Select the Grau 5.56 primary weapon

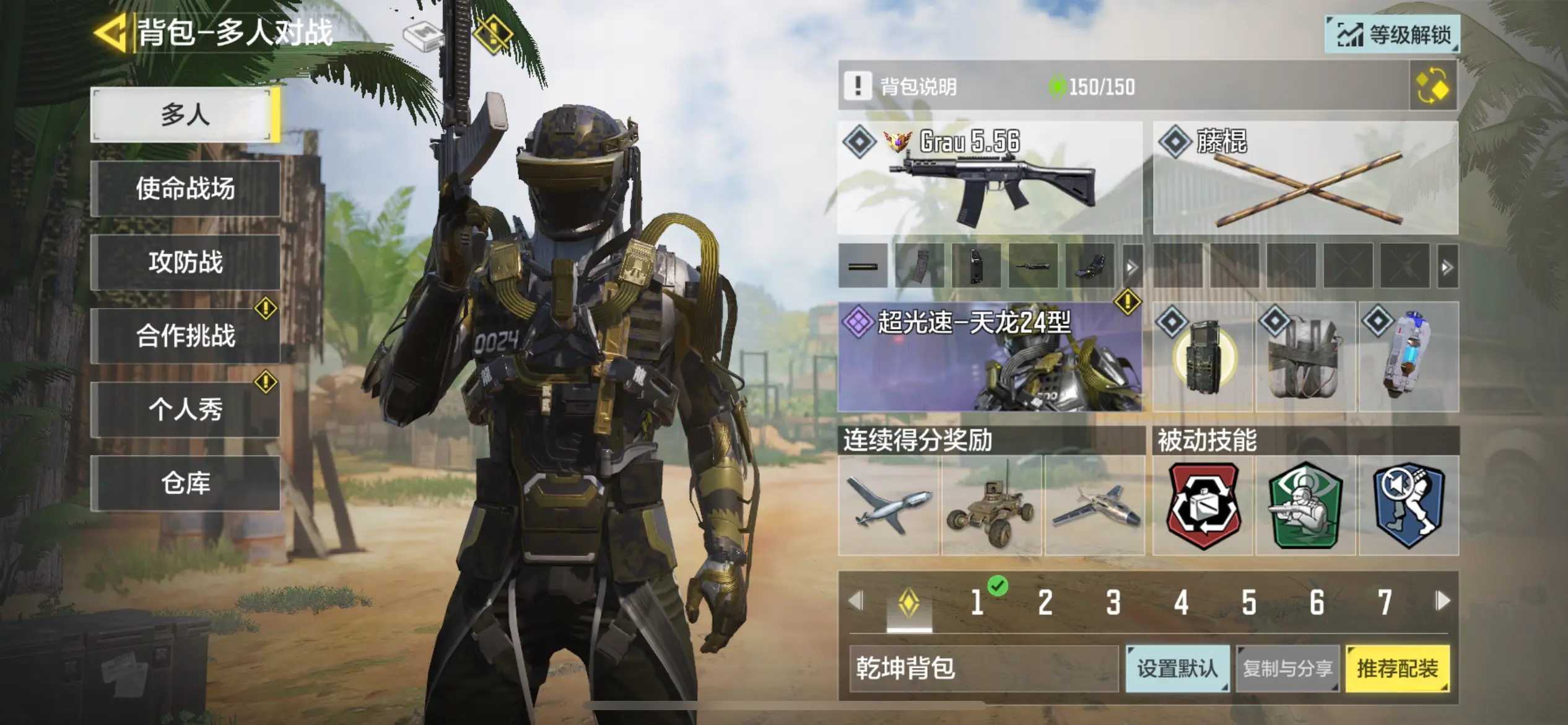(x=990, y=178)
